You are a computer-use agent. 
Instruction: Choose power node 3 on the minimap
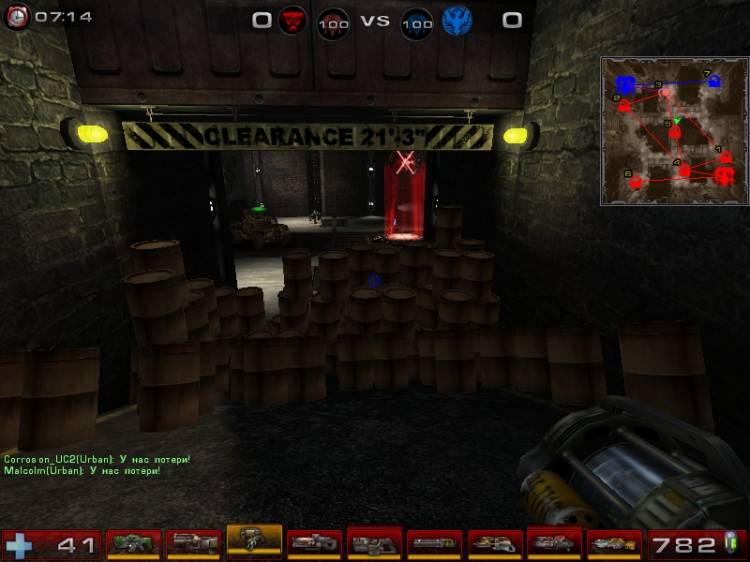click(x=666, y=92)
